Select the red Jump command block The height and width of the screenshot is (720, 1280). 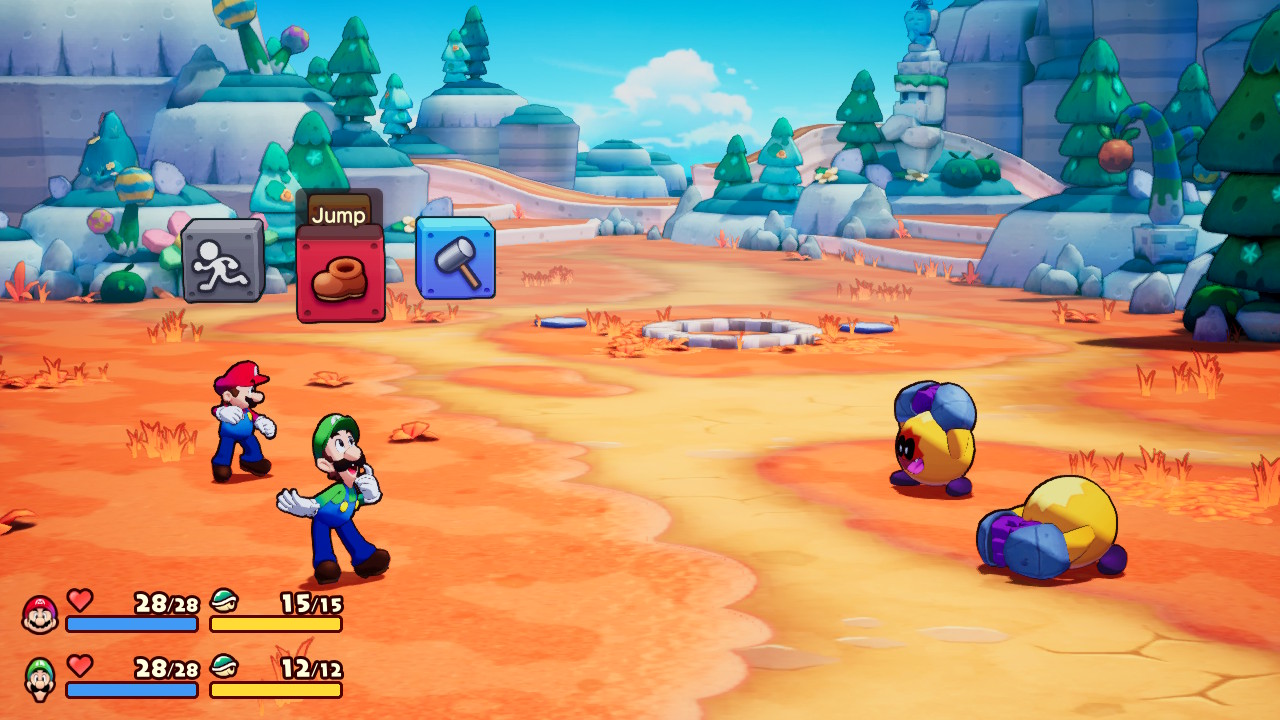coord(340,275)
